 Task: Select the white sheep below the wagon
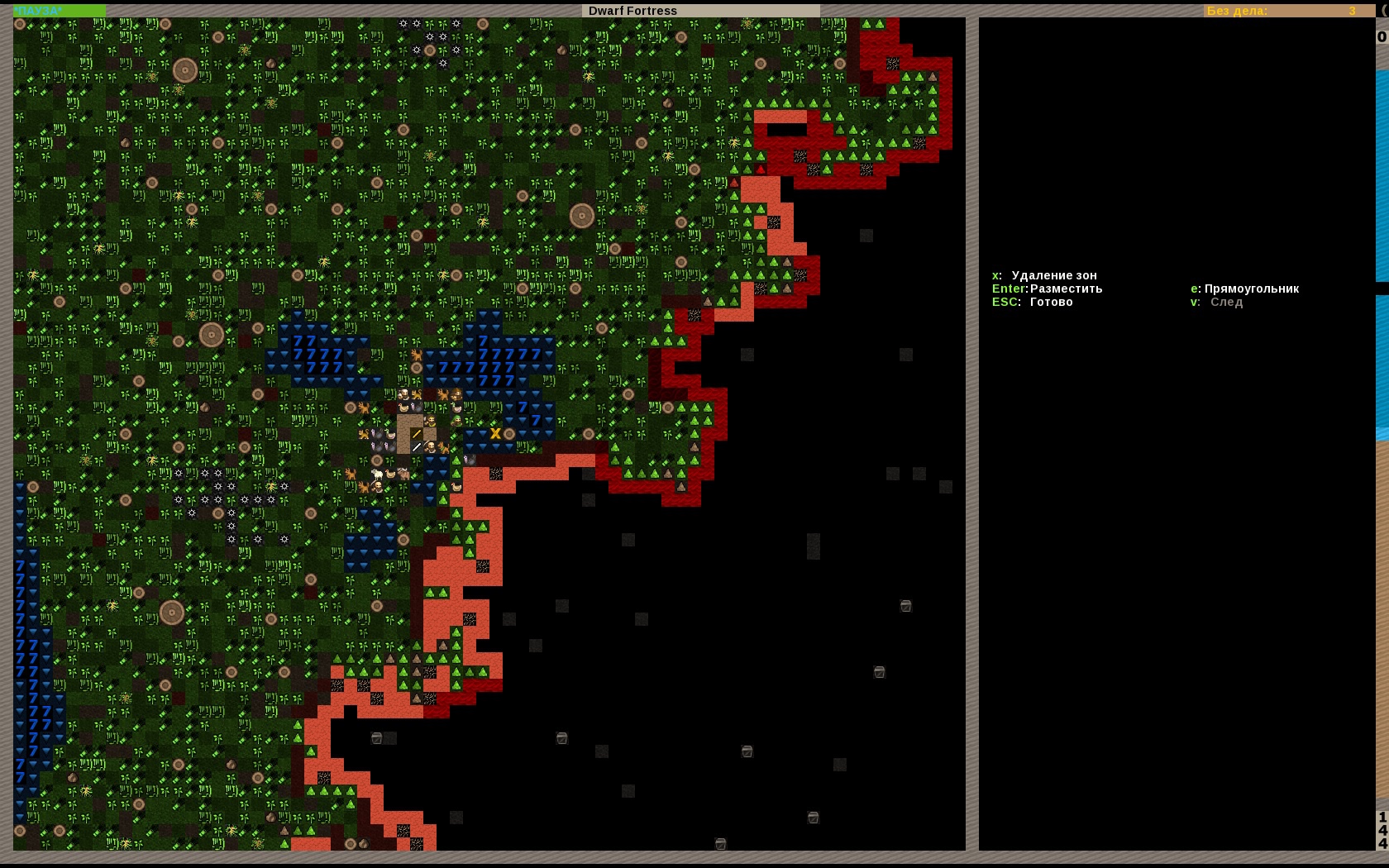click(377, 475)
